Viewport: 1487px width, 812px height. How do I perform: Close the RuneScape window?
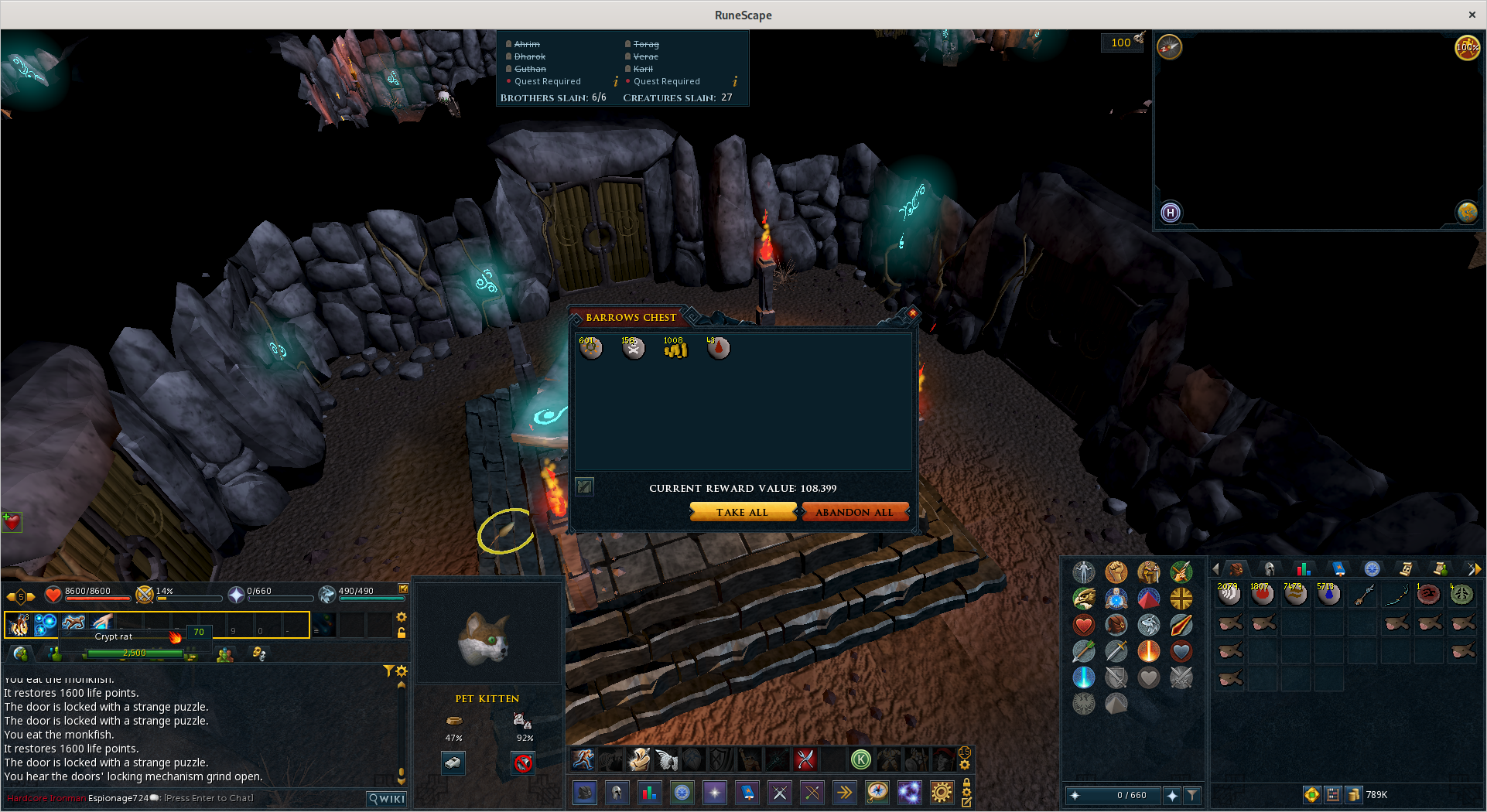coord(1472,15)
